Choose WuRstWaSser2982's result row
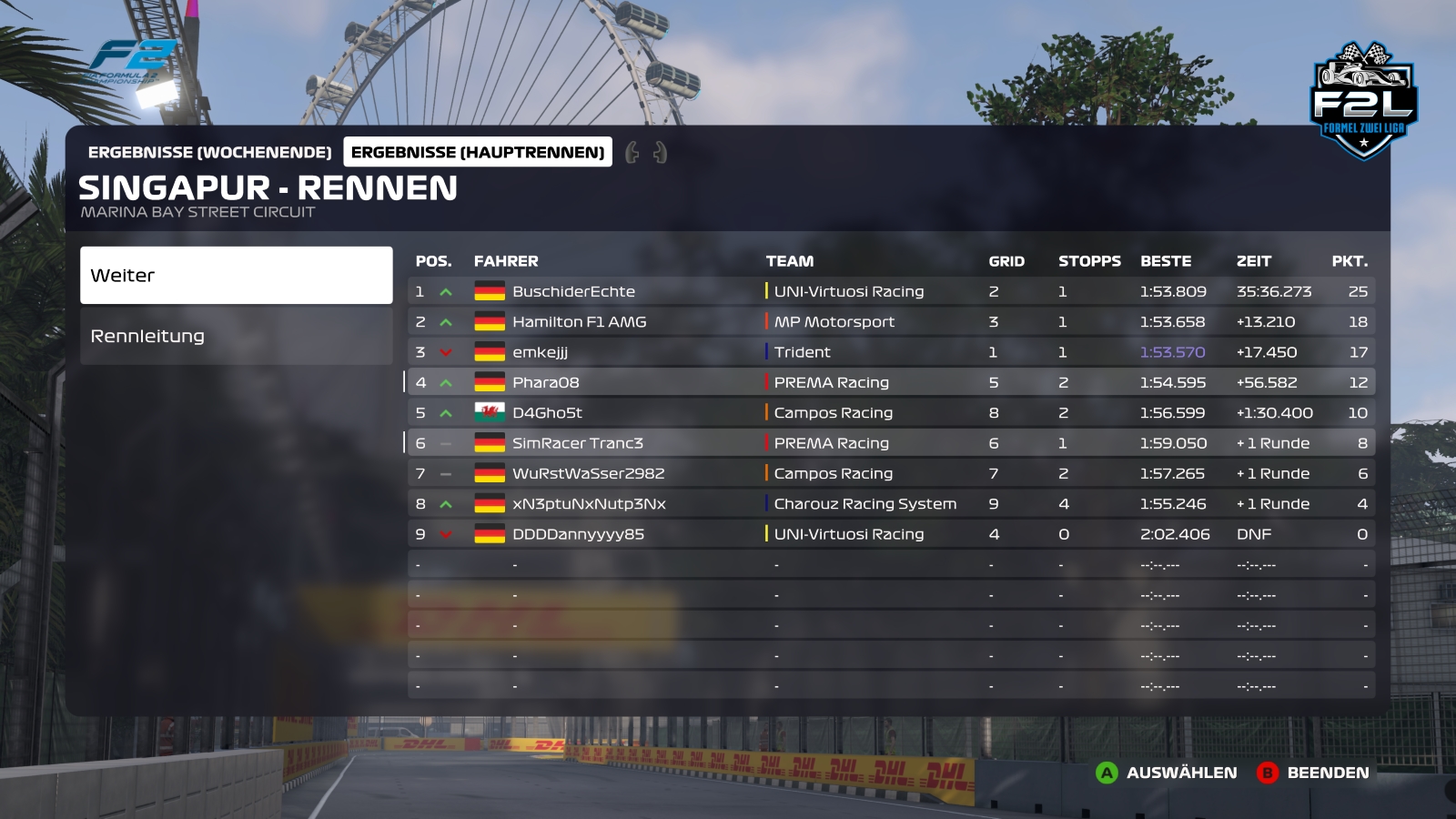 890,473
